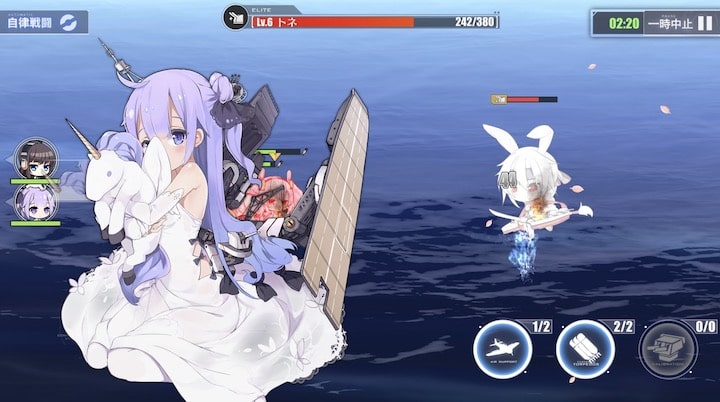Image resolution: width=720 pixels, height=402 pixels.
Task: Launch the air support airstrike skill
Action: click(x=502, y=351)
